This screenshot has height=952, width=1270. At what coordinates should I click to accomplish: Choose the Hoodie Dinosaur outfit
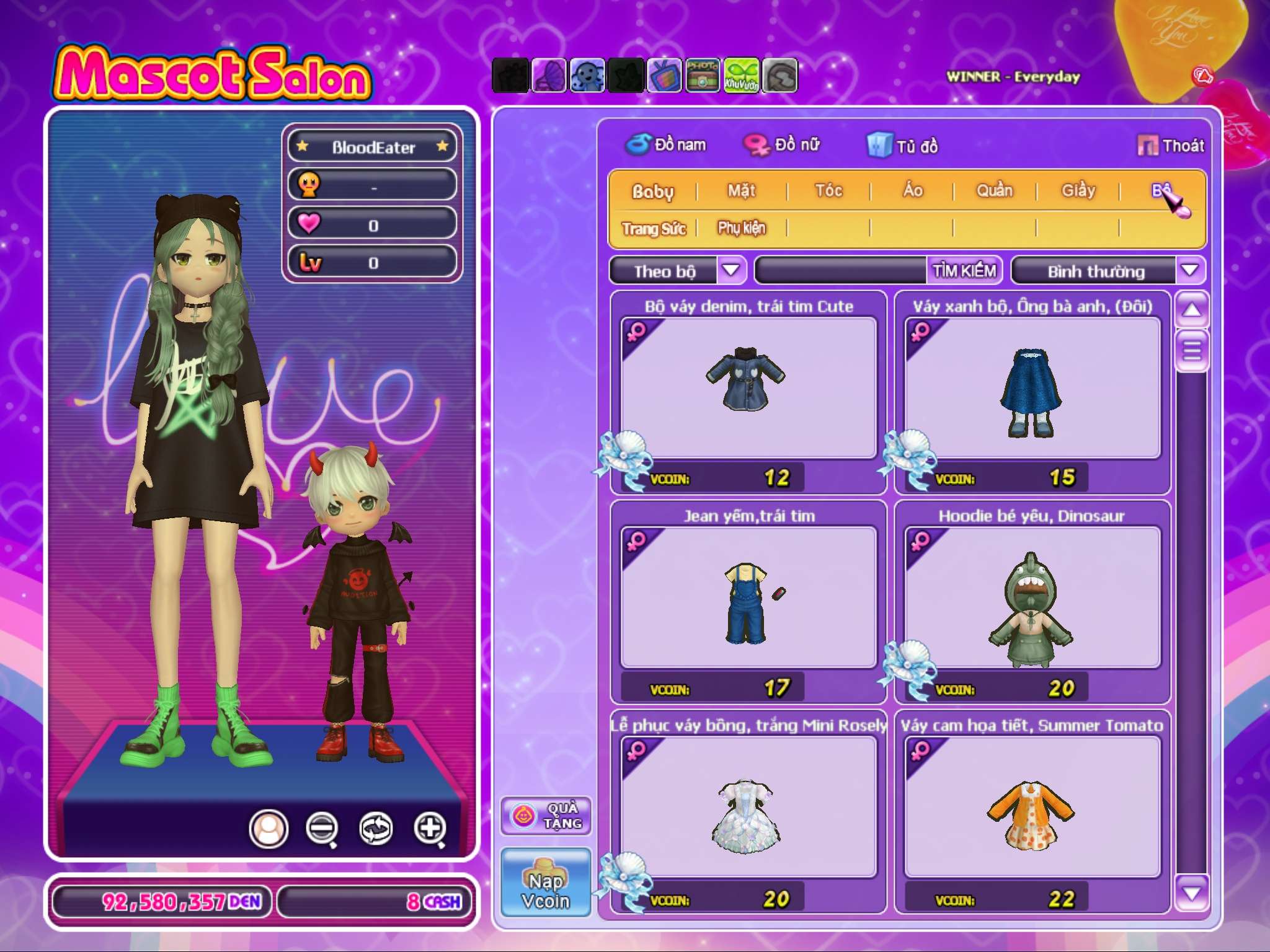point(1032,597)
